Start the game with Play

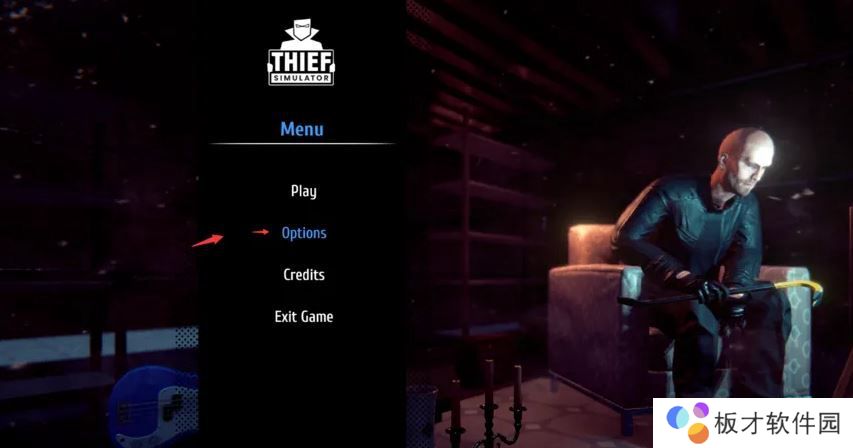303,191
